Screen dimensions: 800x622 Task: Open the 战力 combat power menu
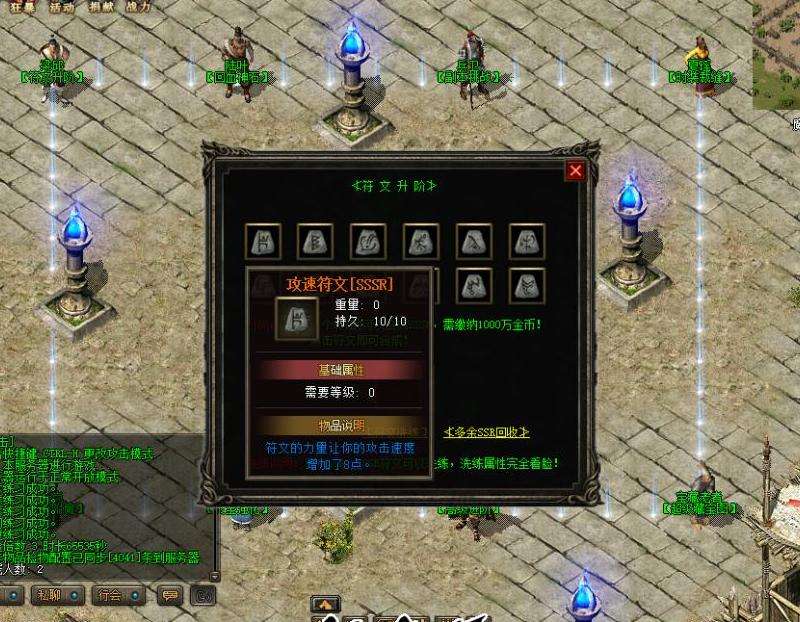(x=139, y=6)
